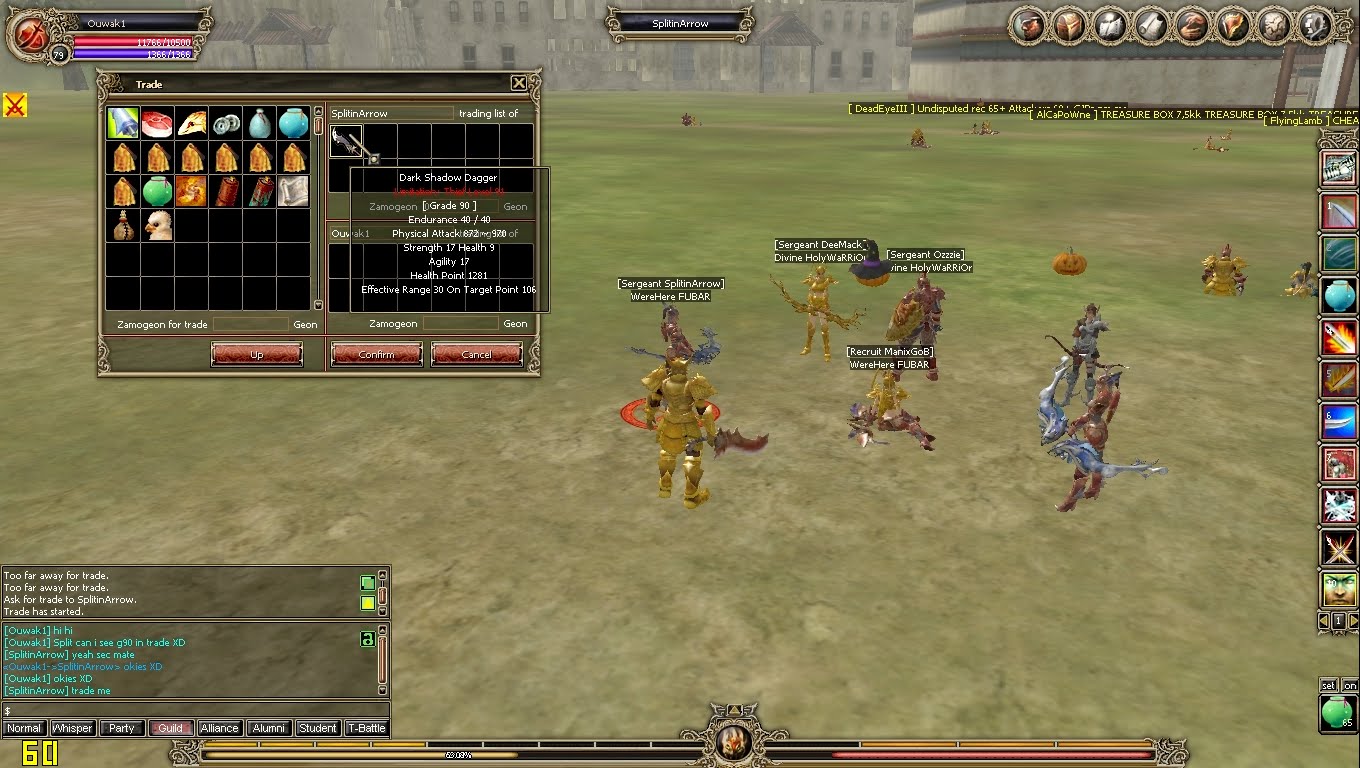Screen dimensions: 1360x768
Task: Pick the silver coins inventory slot
Action: pyautogui.click(x=226, y=123)
